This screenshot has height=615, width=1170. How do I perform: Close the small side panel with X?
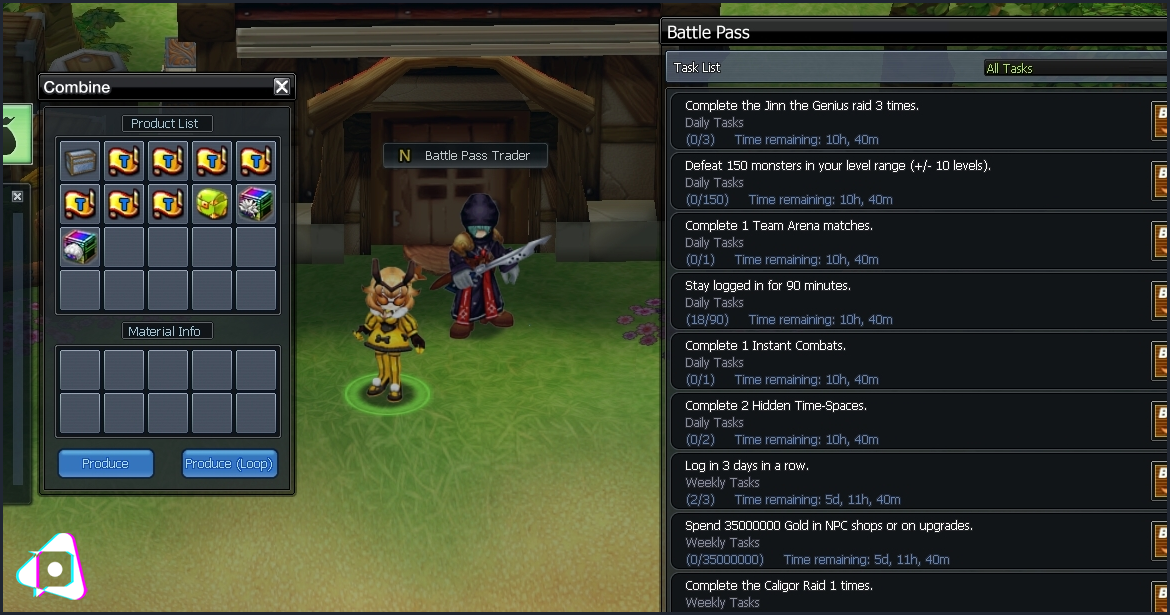point(17,197)
